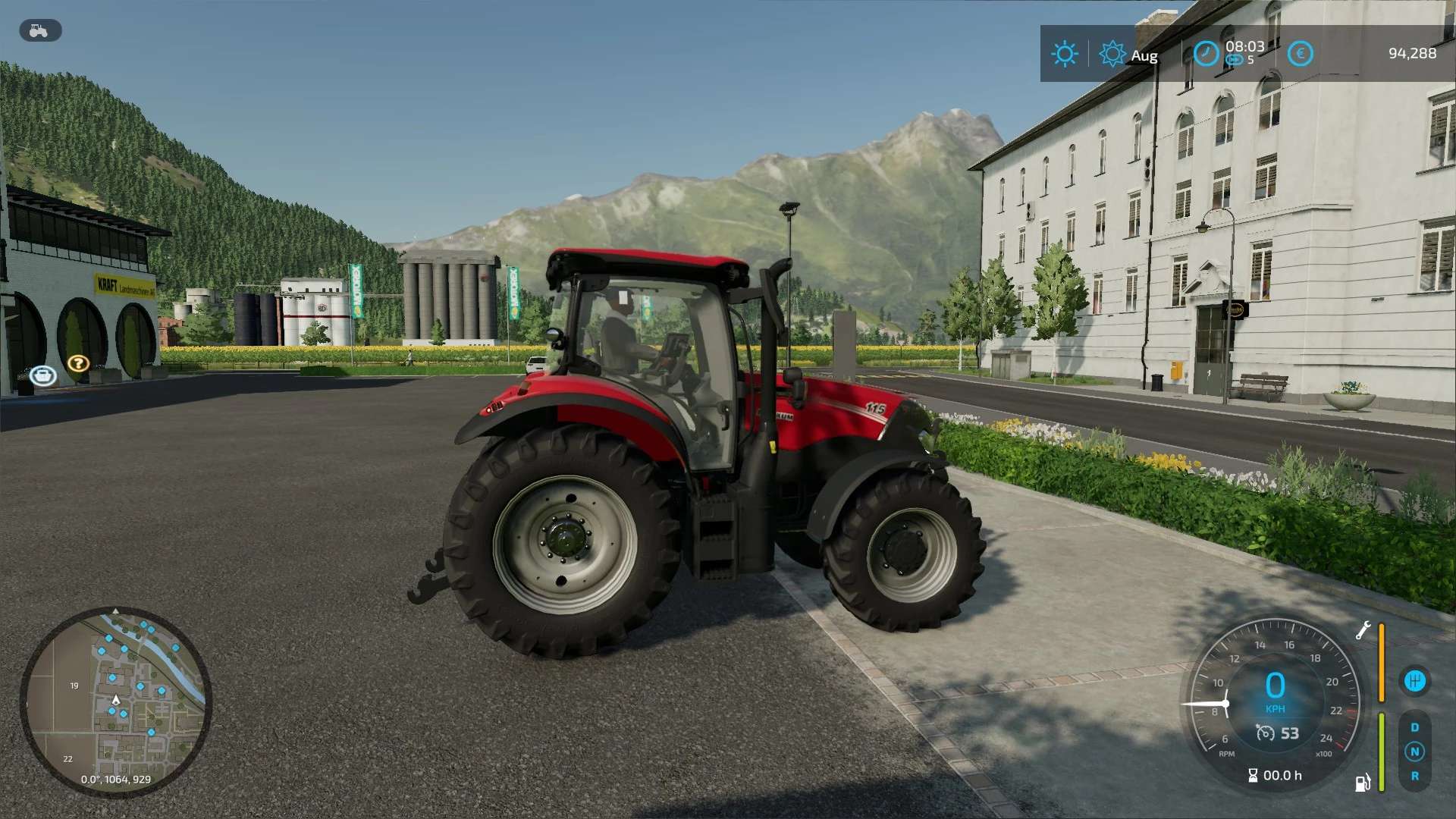The height and width of the screenshot is (819, 1456).
Task: Switch to neutral N gear
Action: pyautogui.click(x=1414, y=752)
